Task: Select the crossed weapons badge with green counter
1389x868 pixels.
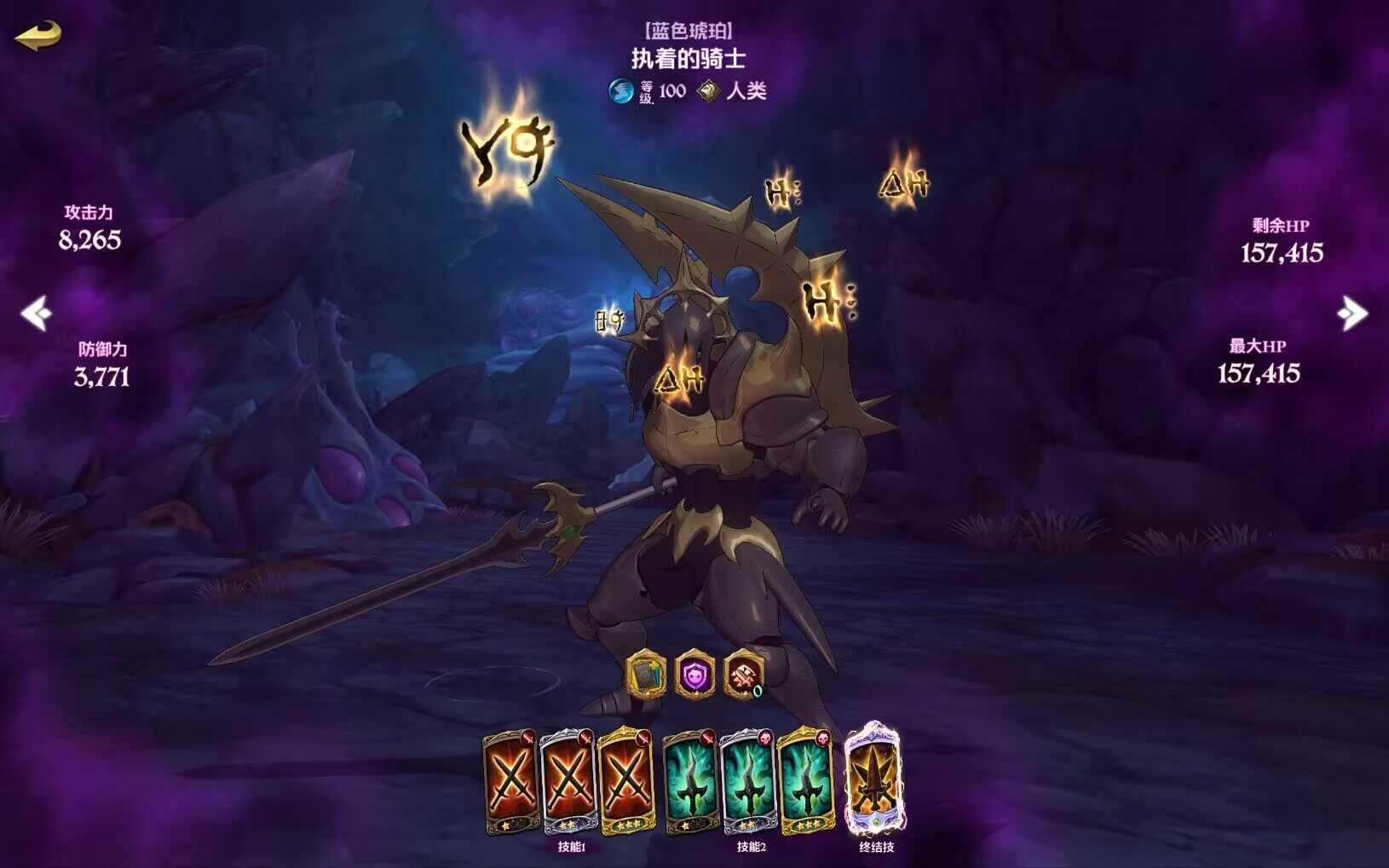Action: click(744, 675)
